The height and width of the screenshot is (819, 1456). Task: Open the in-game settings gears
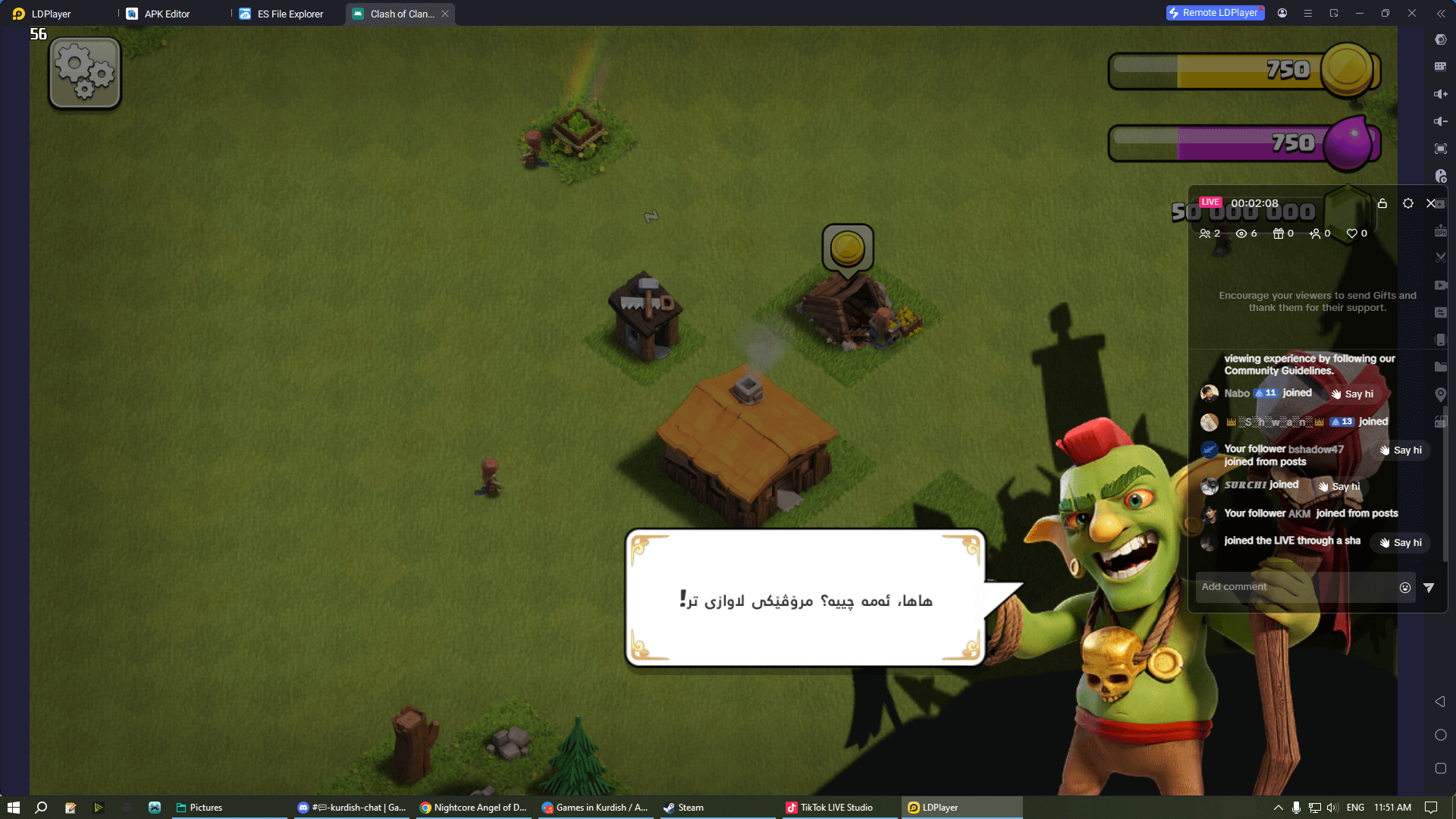click(x=83, y=72)
